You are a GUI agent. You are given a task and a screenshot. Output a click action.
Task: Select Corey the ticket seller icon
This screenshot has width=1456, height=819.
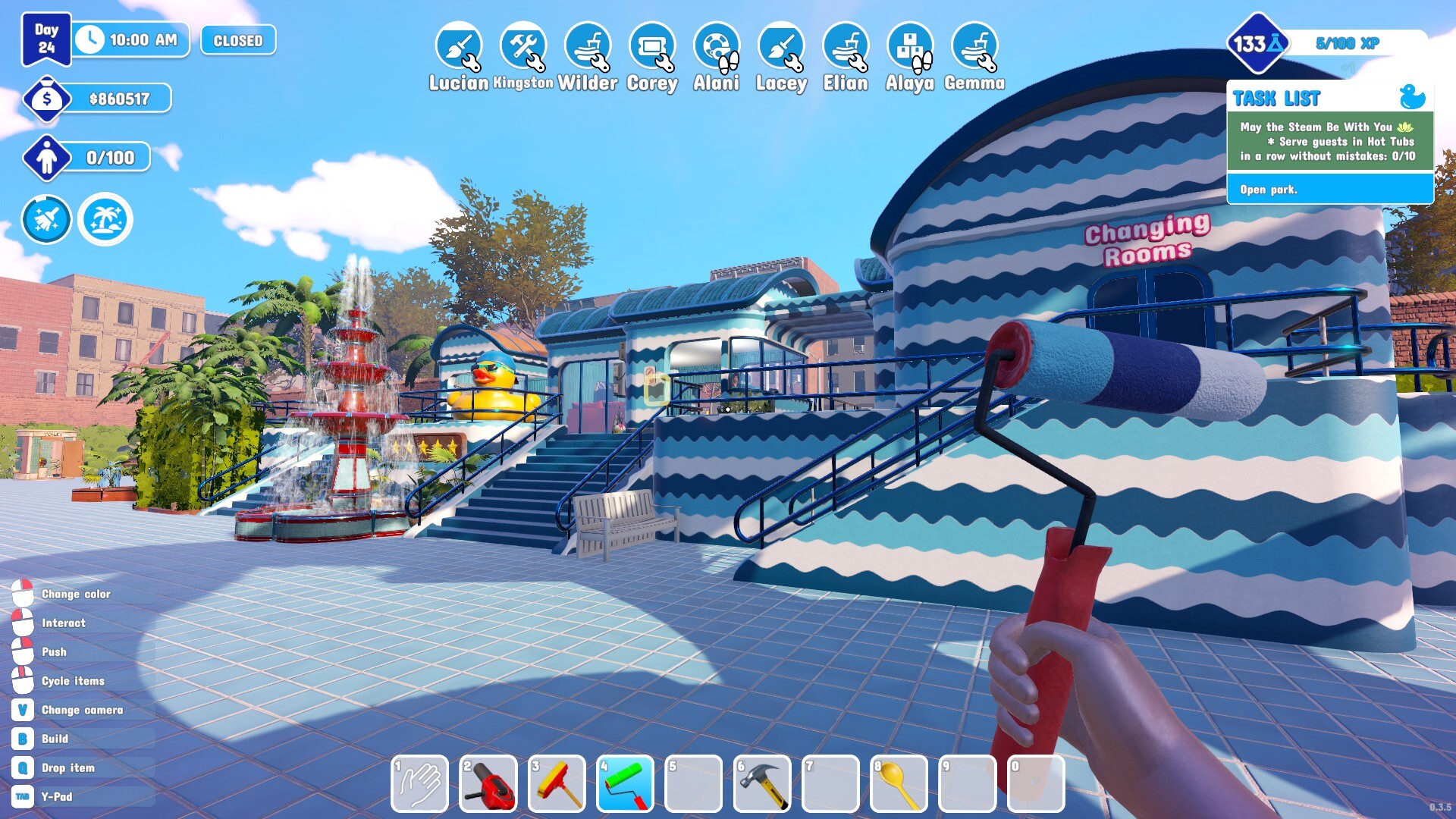click(x=651, y=47)
